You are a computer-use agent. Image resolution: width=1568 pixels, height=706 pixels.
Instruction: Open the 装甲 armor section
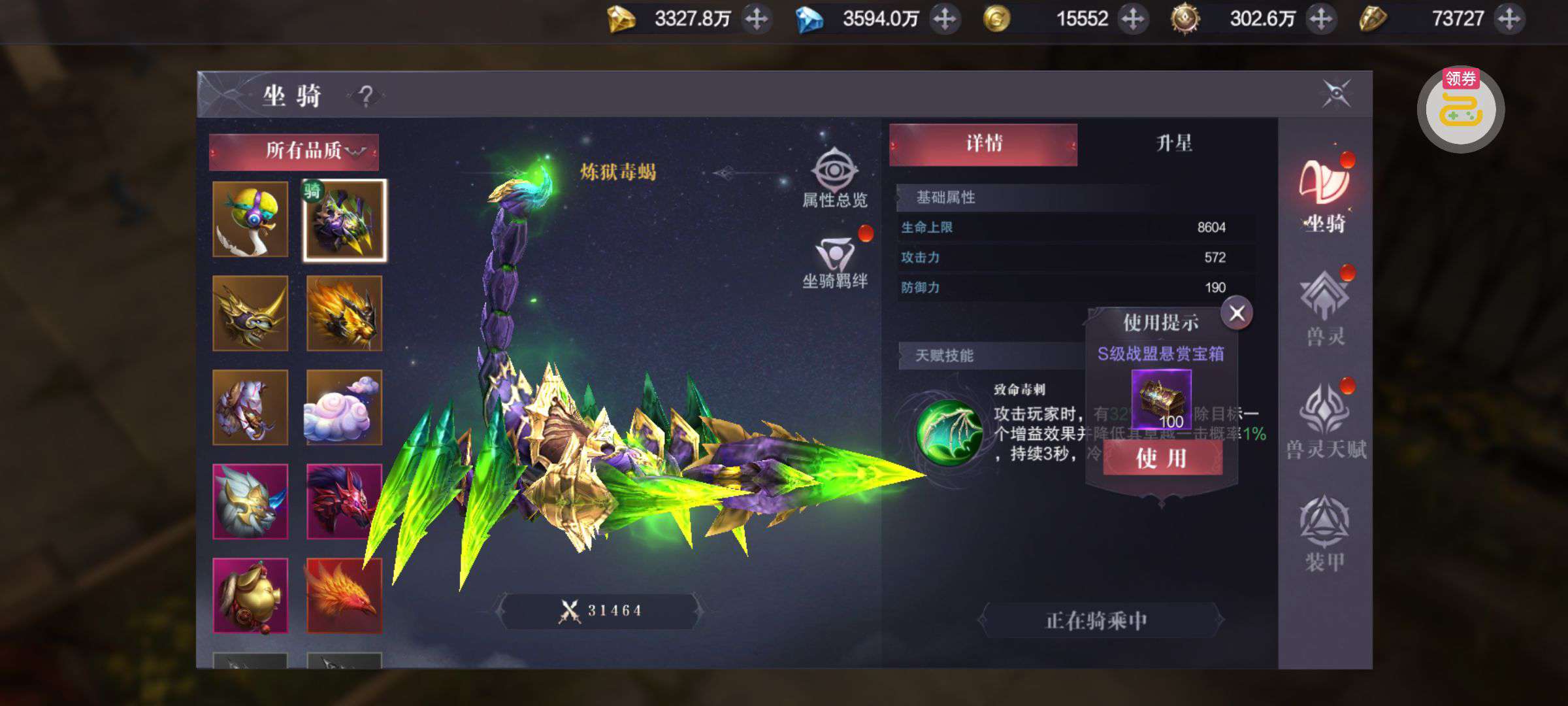coord(1324,534)
